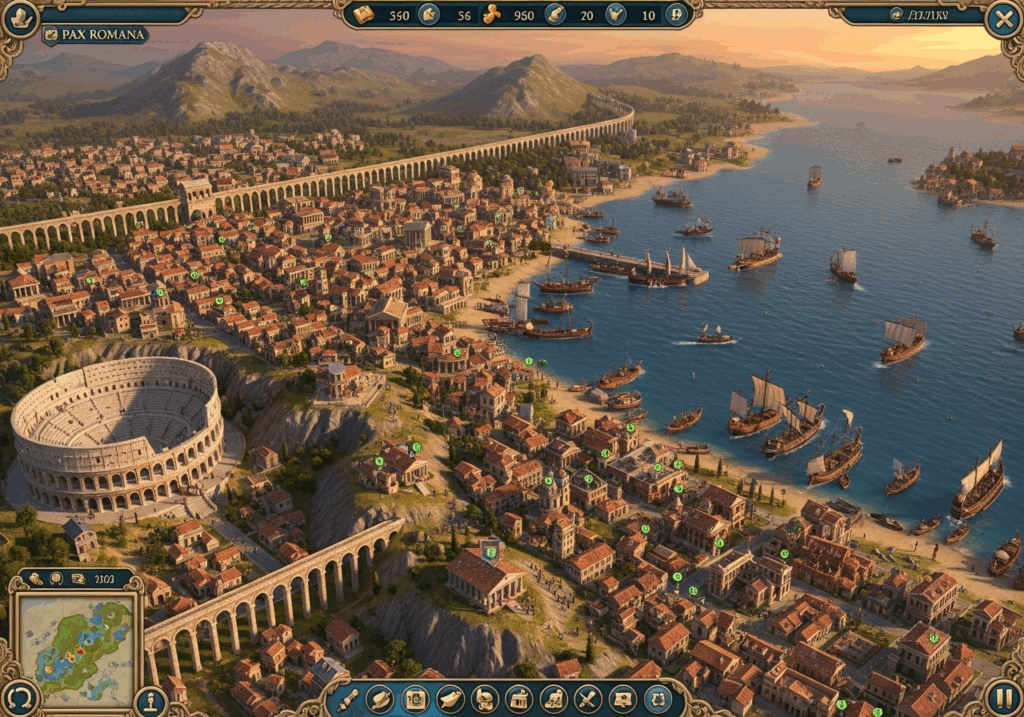
Task: Select the ship icon in the bottom toolbar
Action: point(450,699)
